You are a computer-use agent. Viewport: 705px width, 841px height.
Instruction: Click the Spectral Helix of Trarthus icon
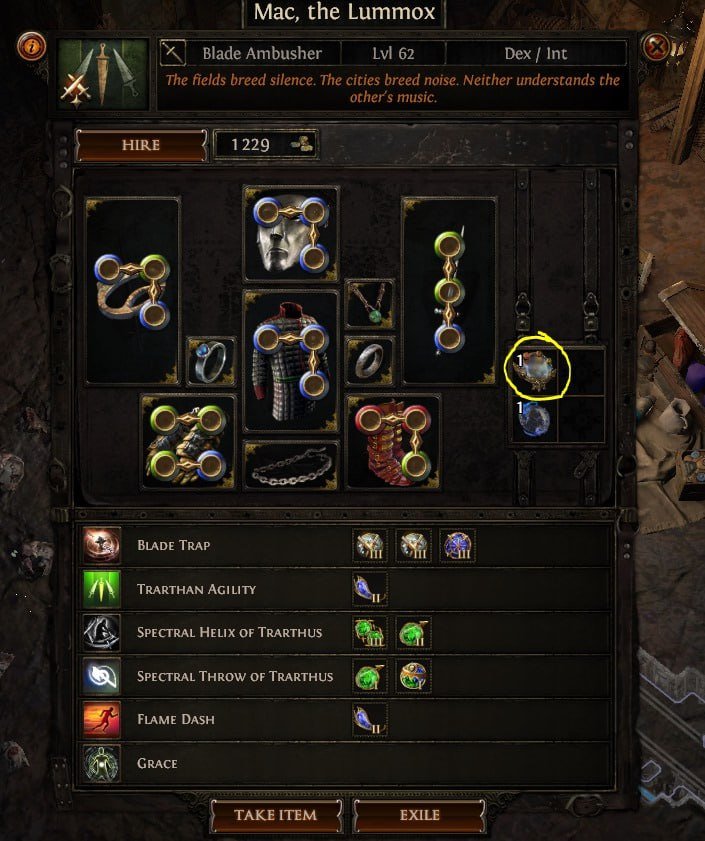click(x=103, y=633)
